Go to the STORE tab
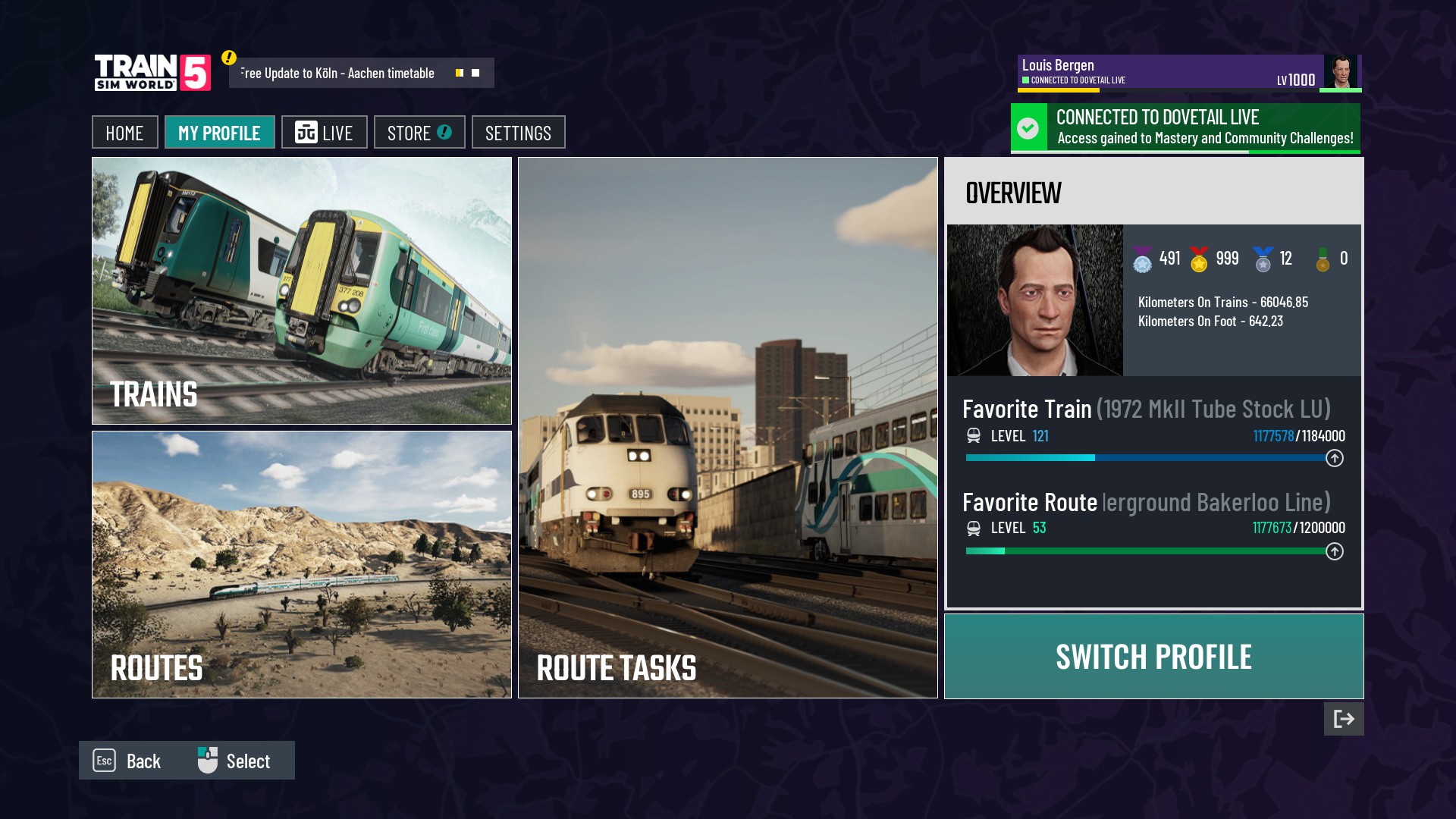Image resolution: width=1456 pixels, height=819 pixels. [419, 133]
